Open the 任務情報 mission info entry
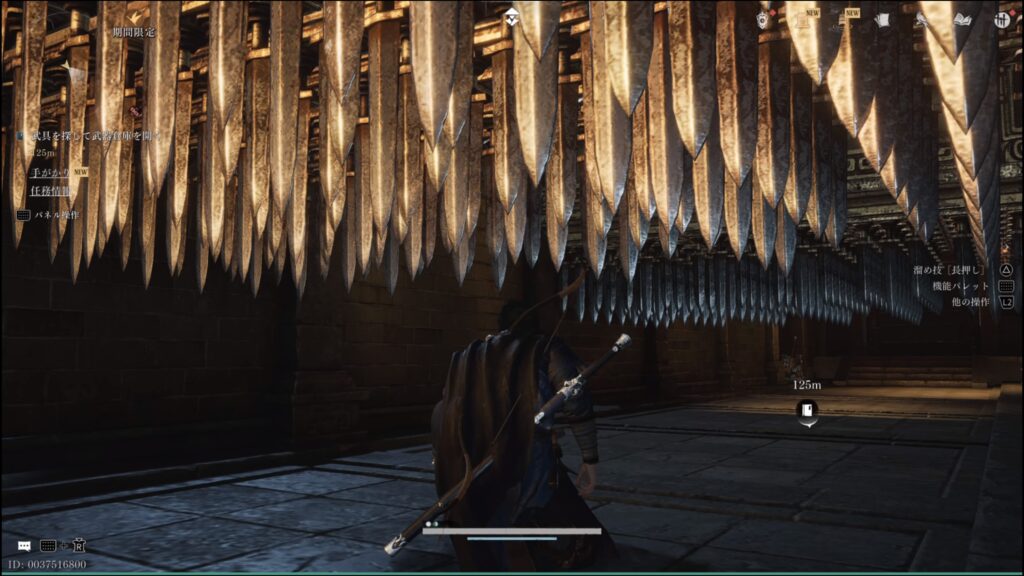This screenshot has width=1024, height=576. [50, 191]
